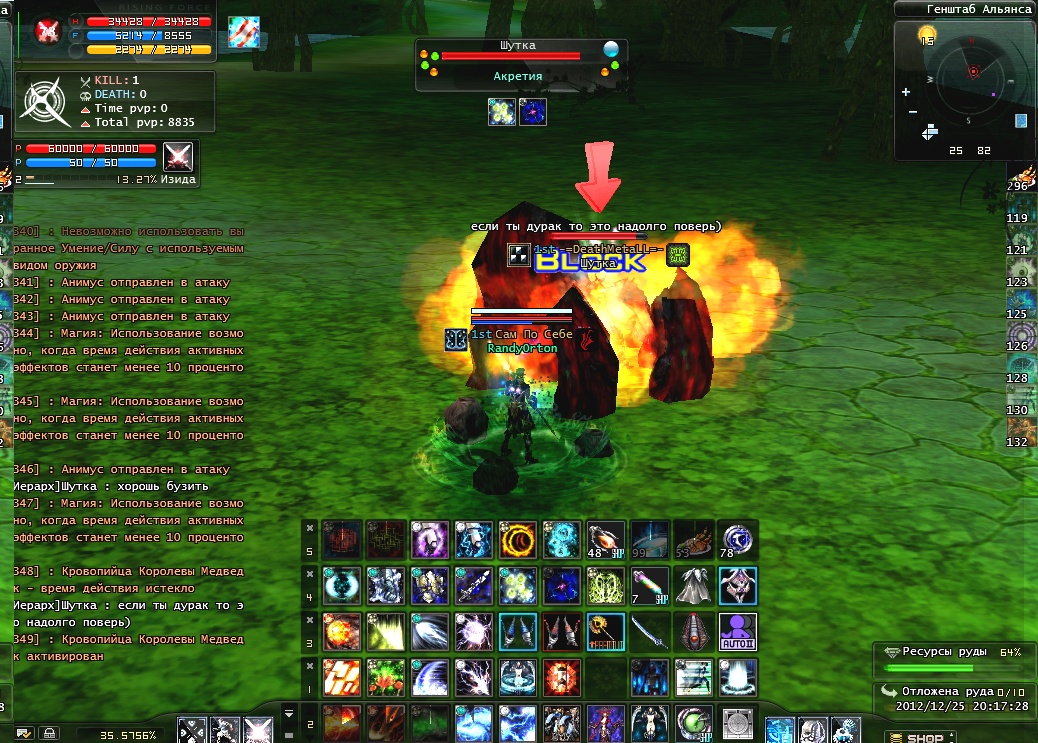
Task: Cast the fireball meteor skill
Action: tap(342, 631)
